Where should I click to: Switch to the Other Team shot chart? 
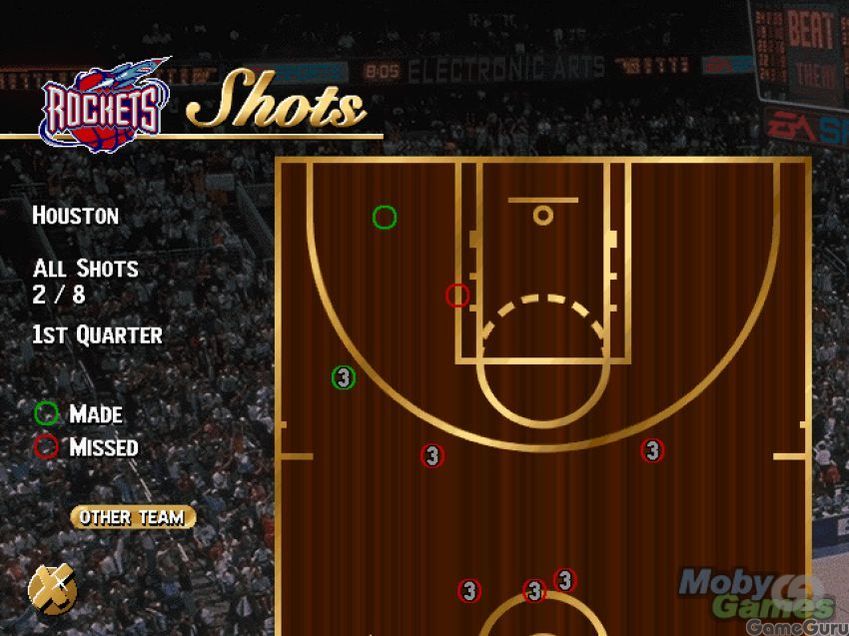click(x=132, y=517)
